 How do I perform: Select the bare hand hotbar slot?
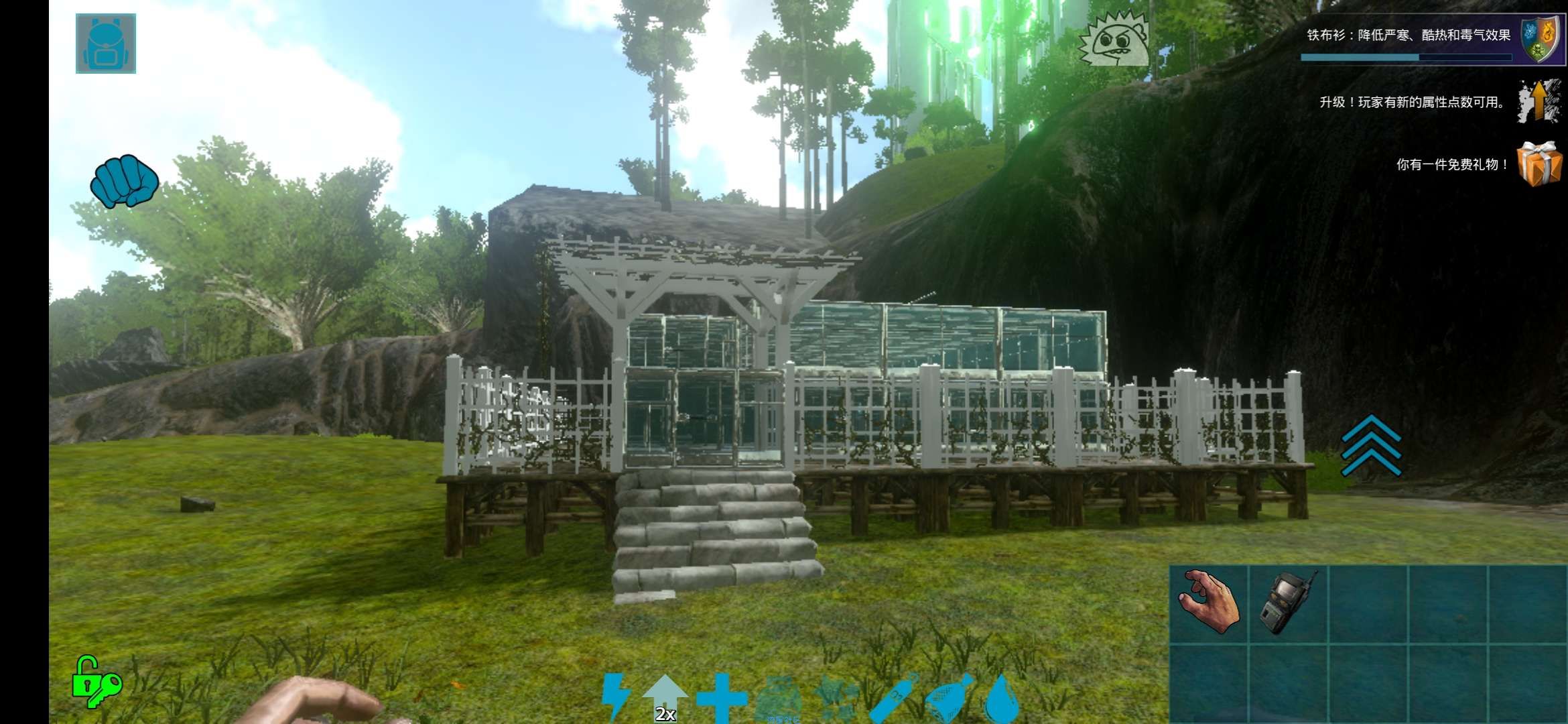1209,602
